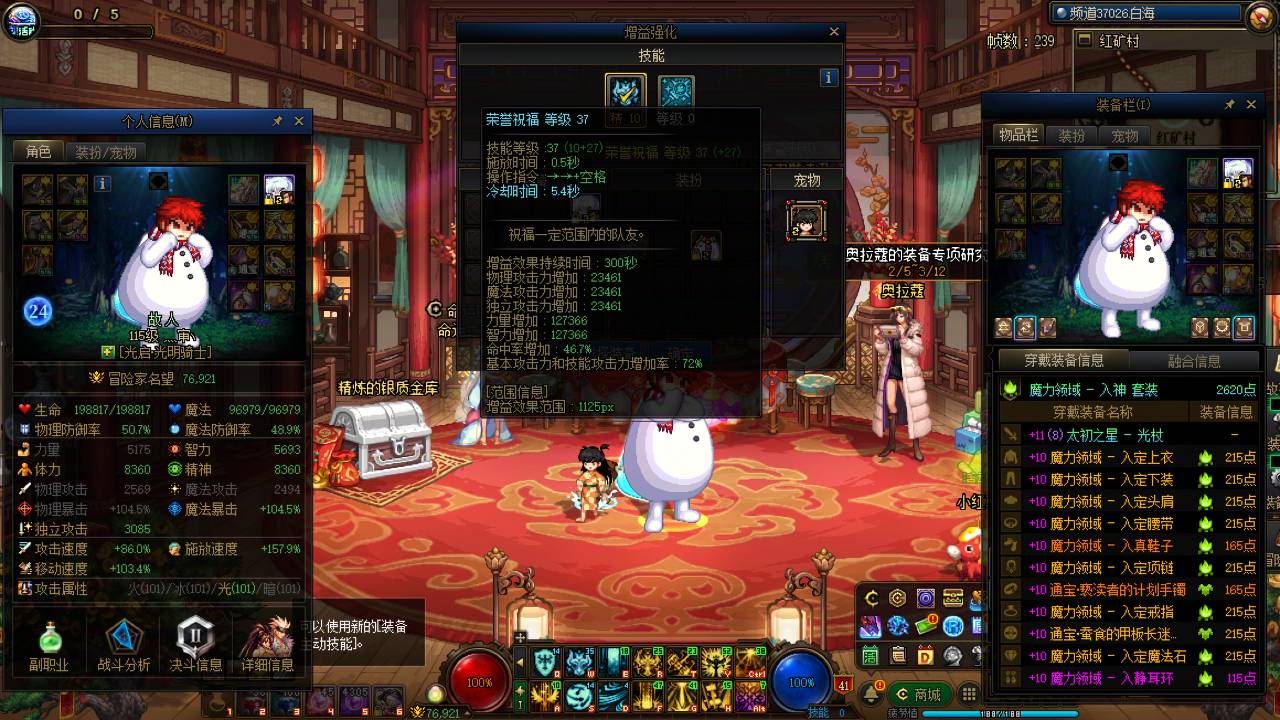Click the 疲劳值 fatigue progress bar
The height and width of the screenshot is (720, 1280).
click(953, 713)
